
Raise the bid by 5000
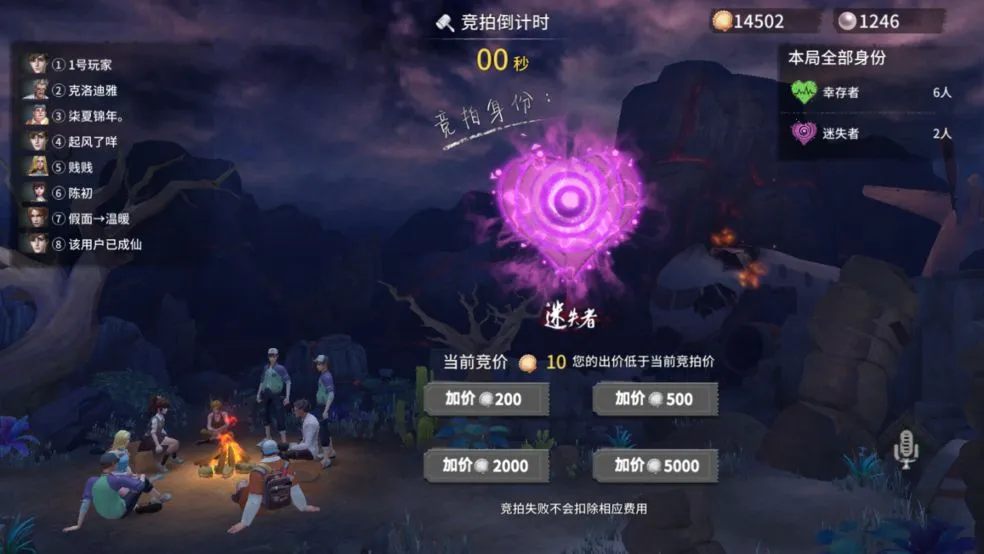coord(655,465)
